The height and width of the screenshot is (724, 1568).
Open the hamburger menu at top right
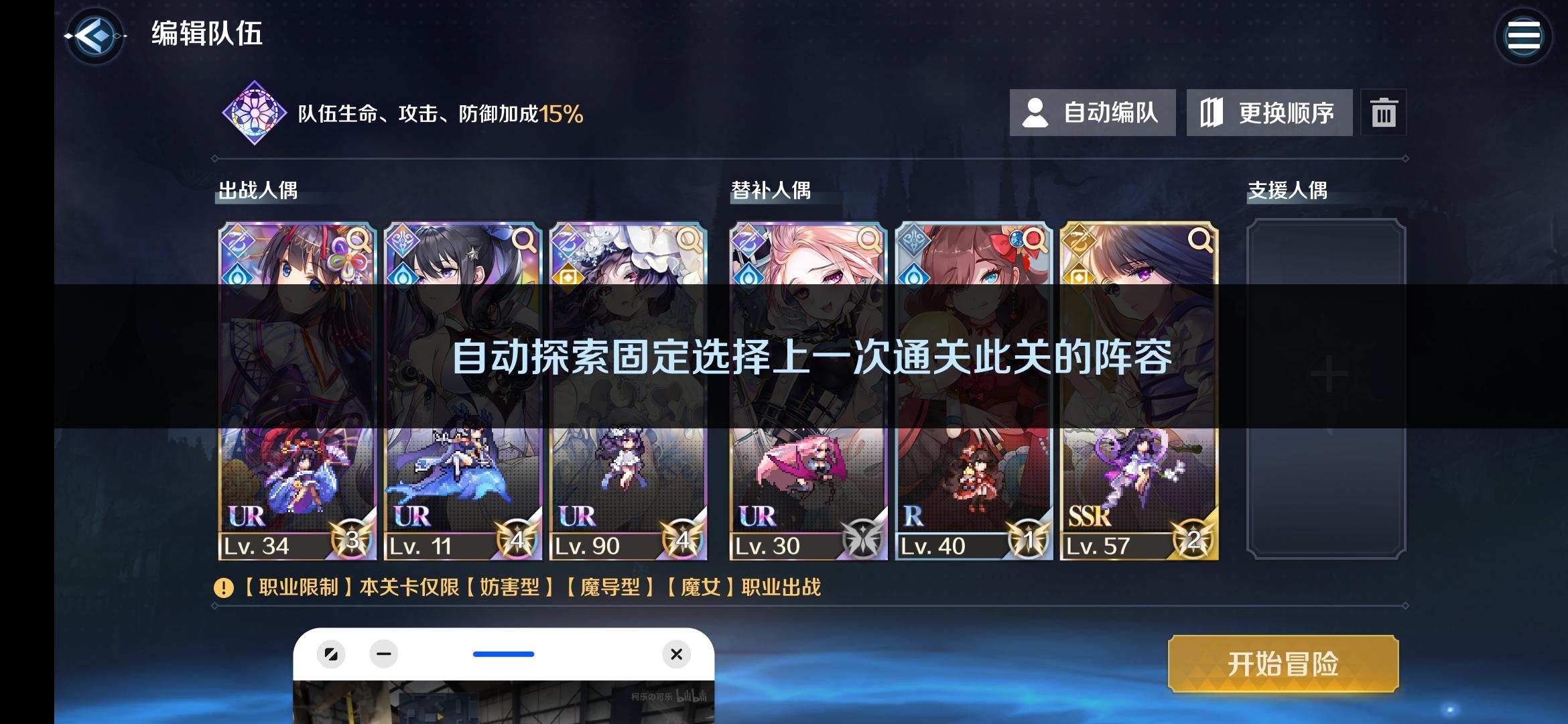pos(1524,36)
